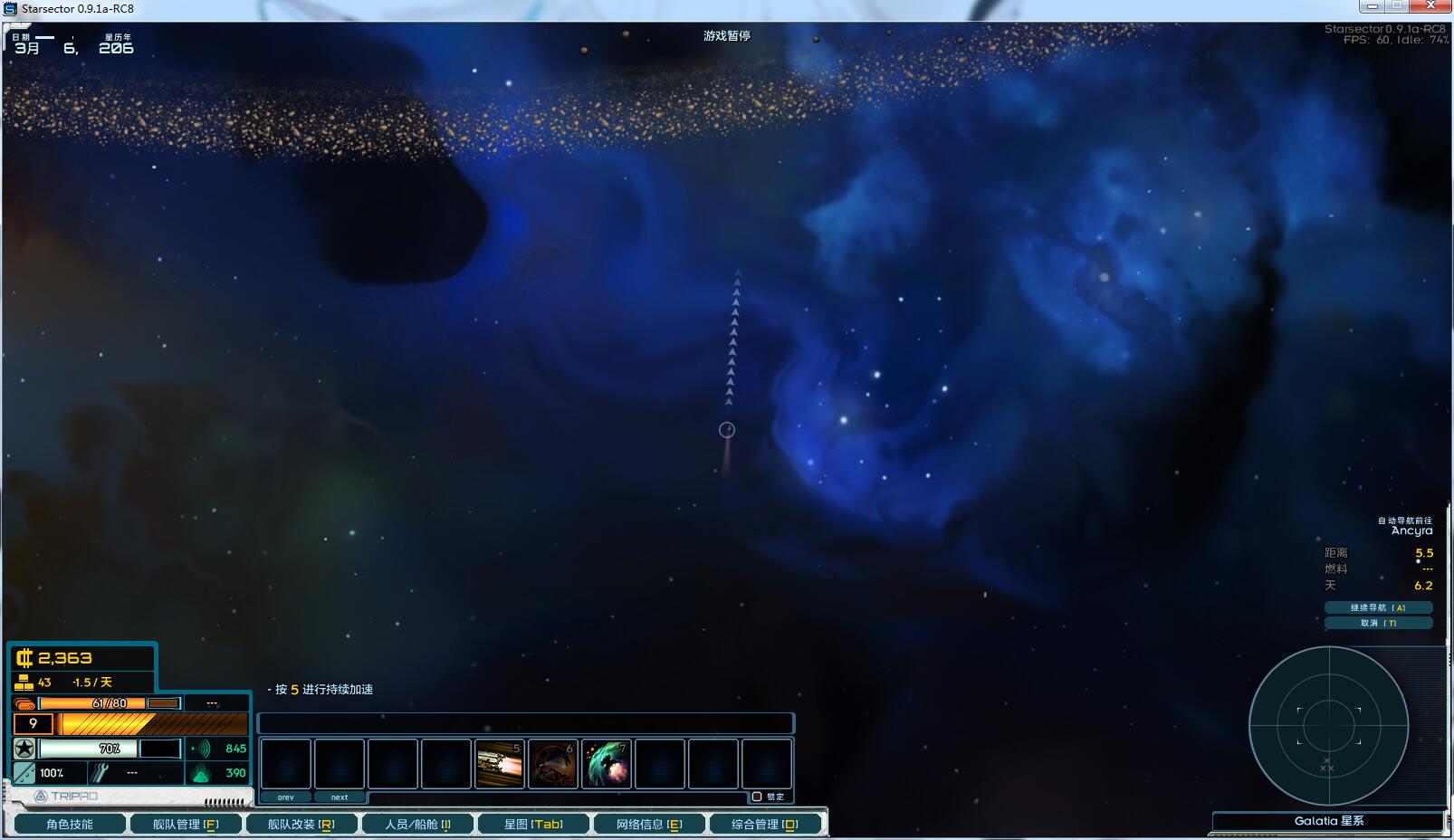Activate the red ability icon in slot 6
The image size is (1454, 840).
(553, 764)
